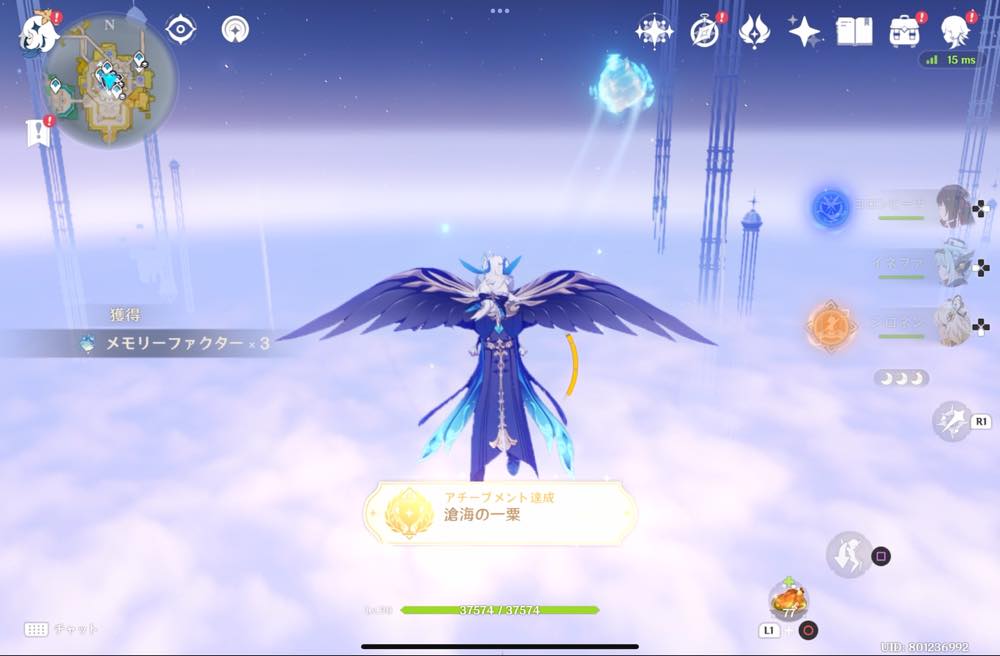Click the arch icon beside the eye icon
This screenshot has width=1000, height=656.
(235, 29)
